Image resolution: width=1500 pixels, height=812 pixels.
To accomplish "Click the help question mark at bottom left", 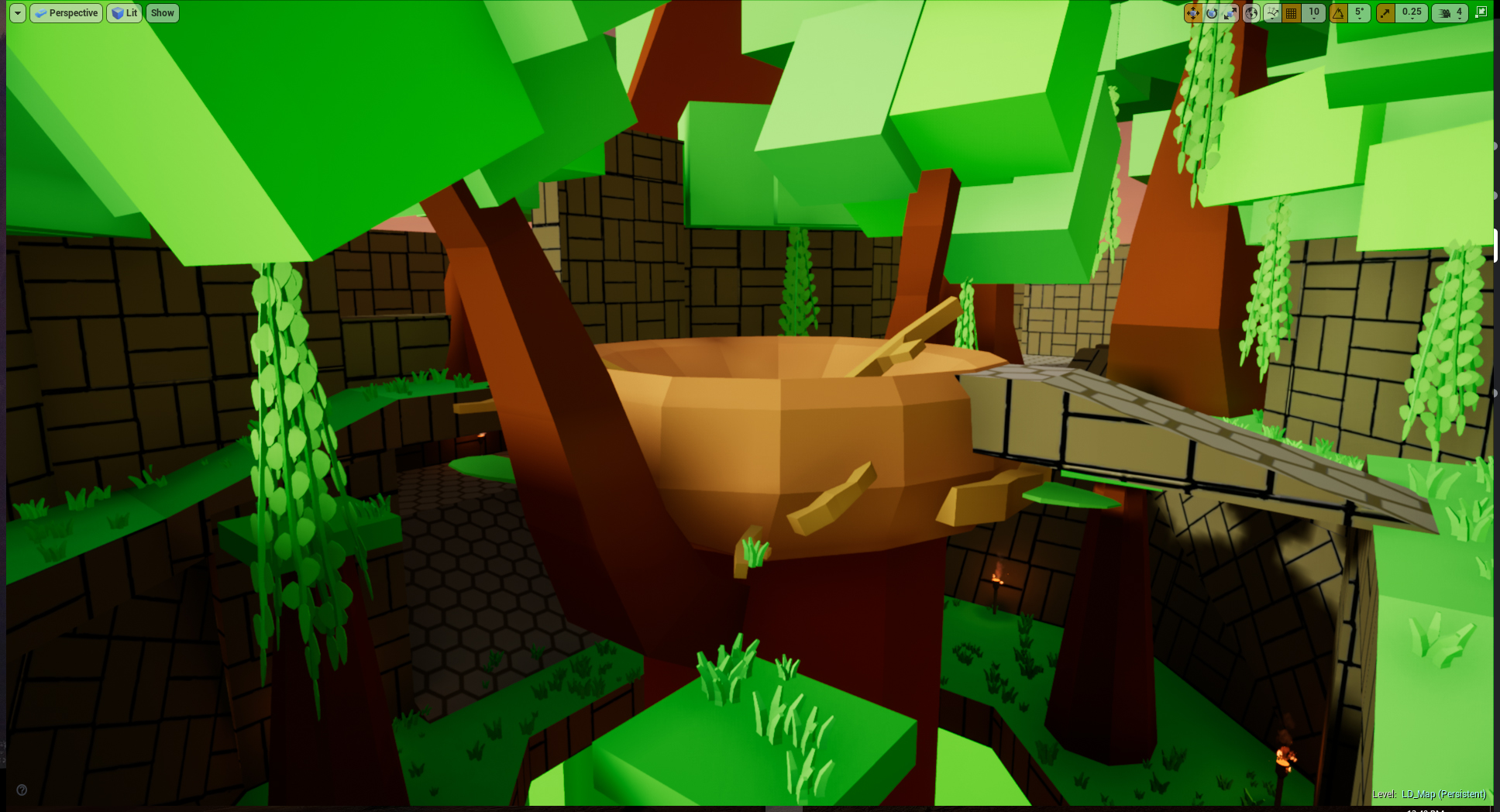I will coord(23,790).
